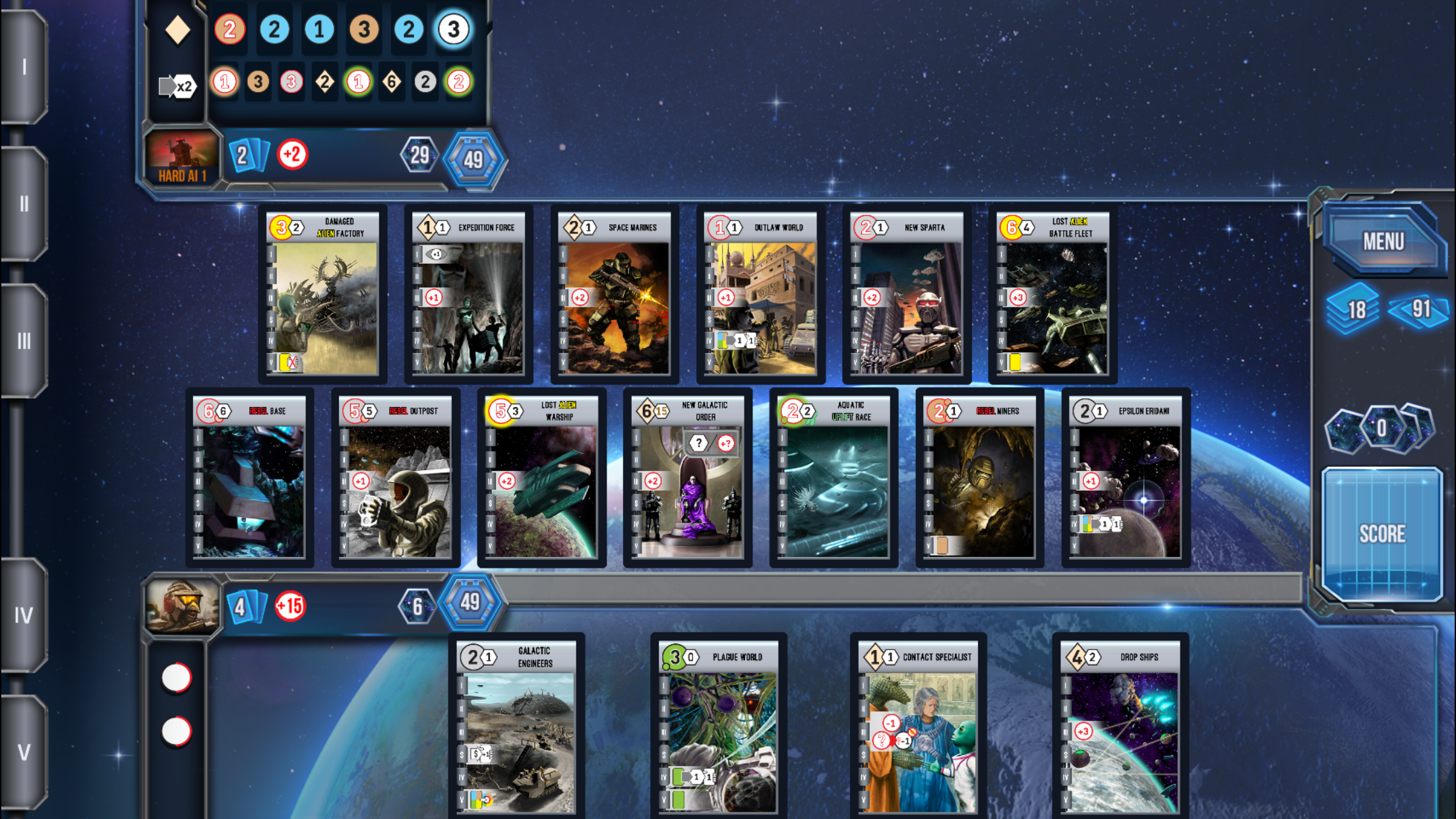Screen dimensions: 1456x819
Task: Inspect the Damaged Alien Factory card
Action: tap(322, 294)
